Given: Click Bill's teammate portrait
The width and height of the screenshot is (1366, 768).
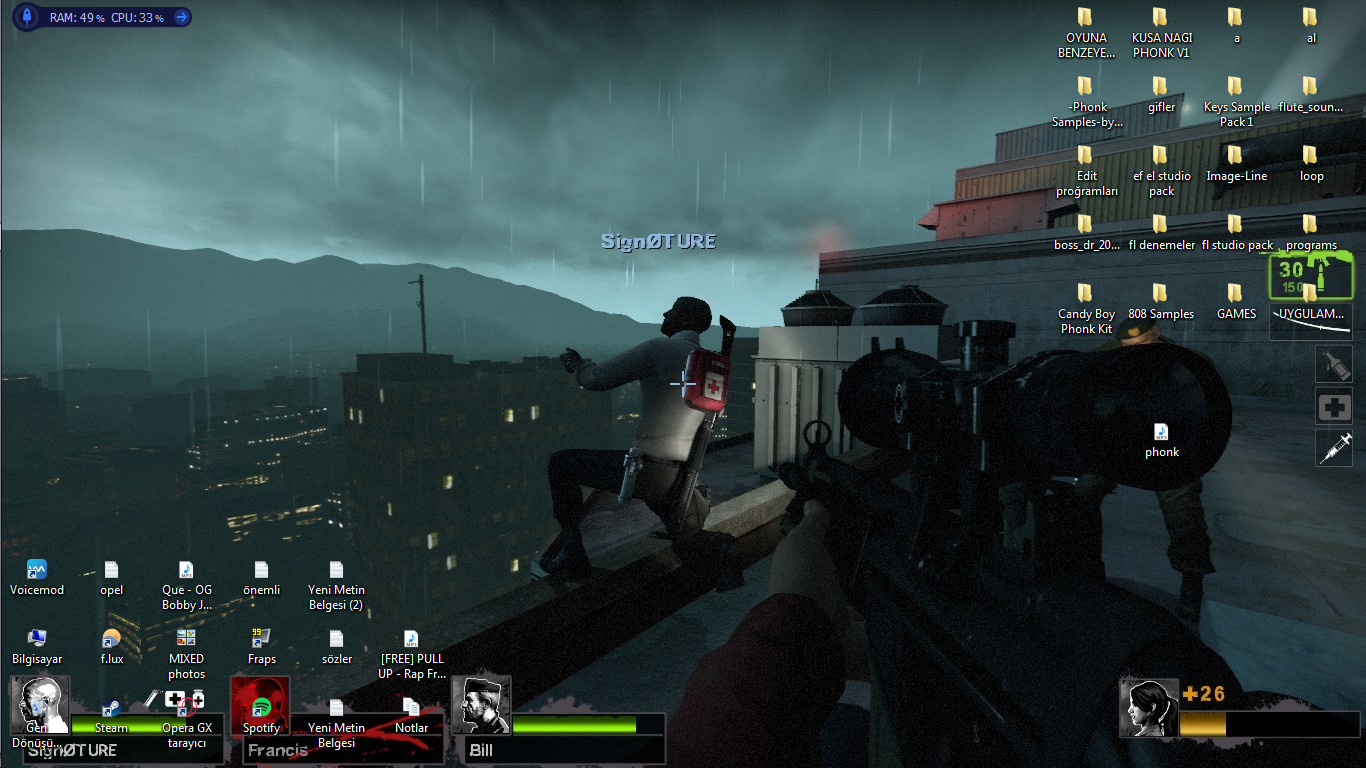Looking at the screenshot, I should [481, 705].
